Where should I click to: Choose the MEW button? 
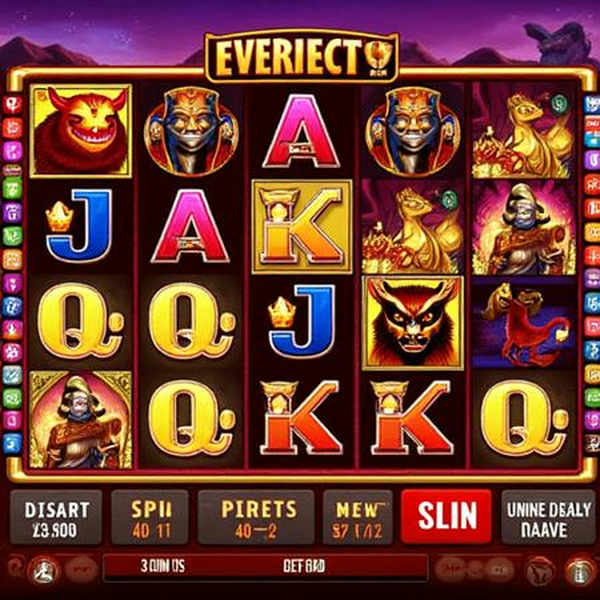[x=357, y=517]
